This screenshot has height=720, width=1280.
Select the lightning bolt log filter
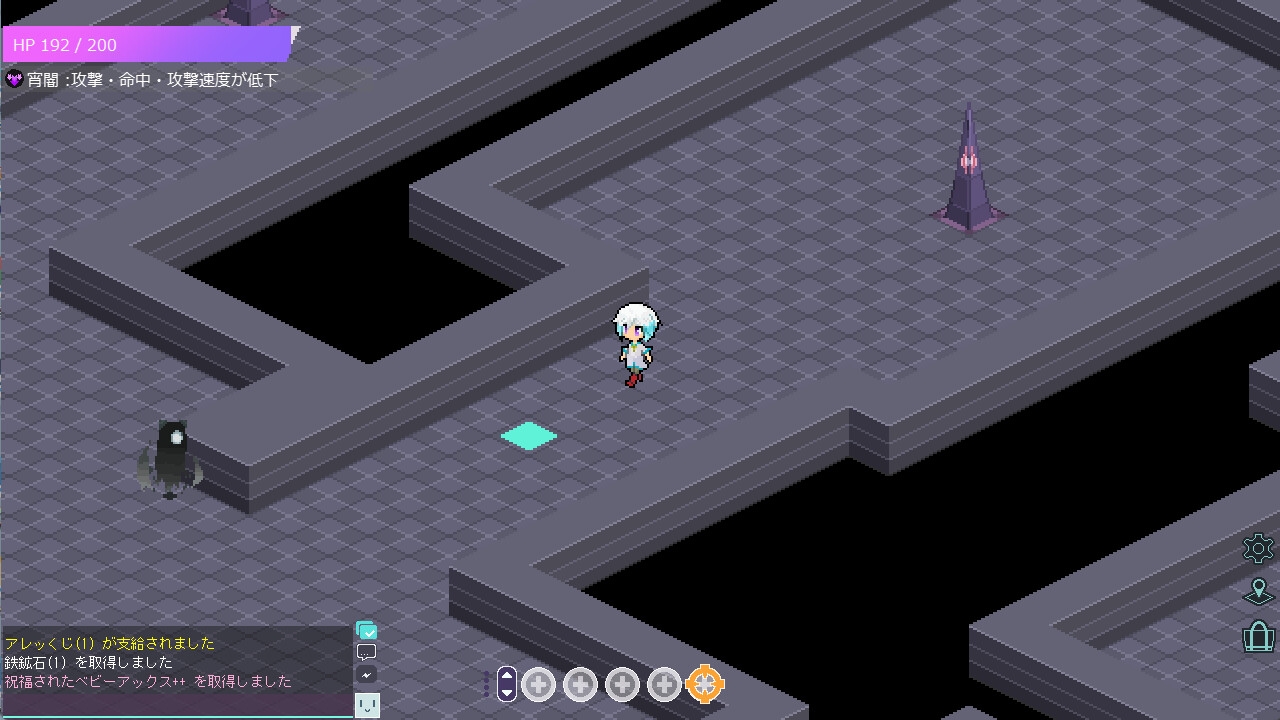tap(367, 675)
